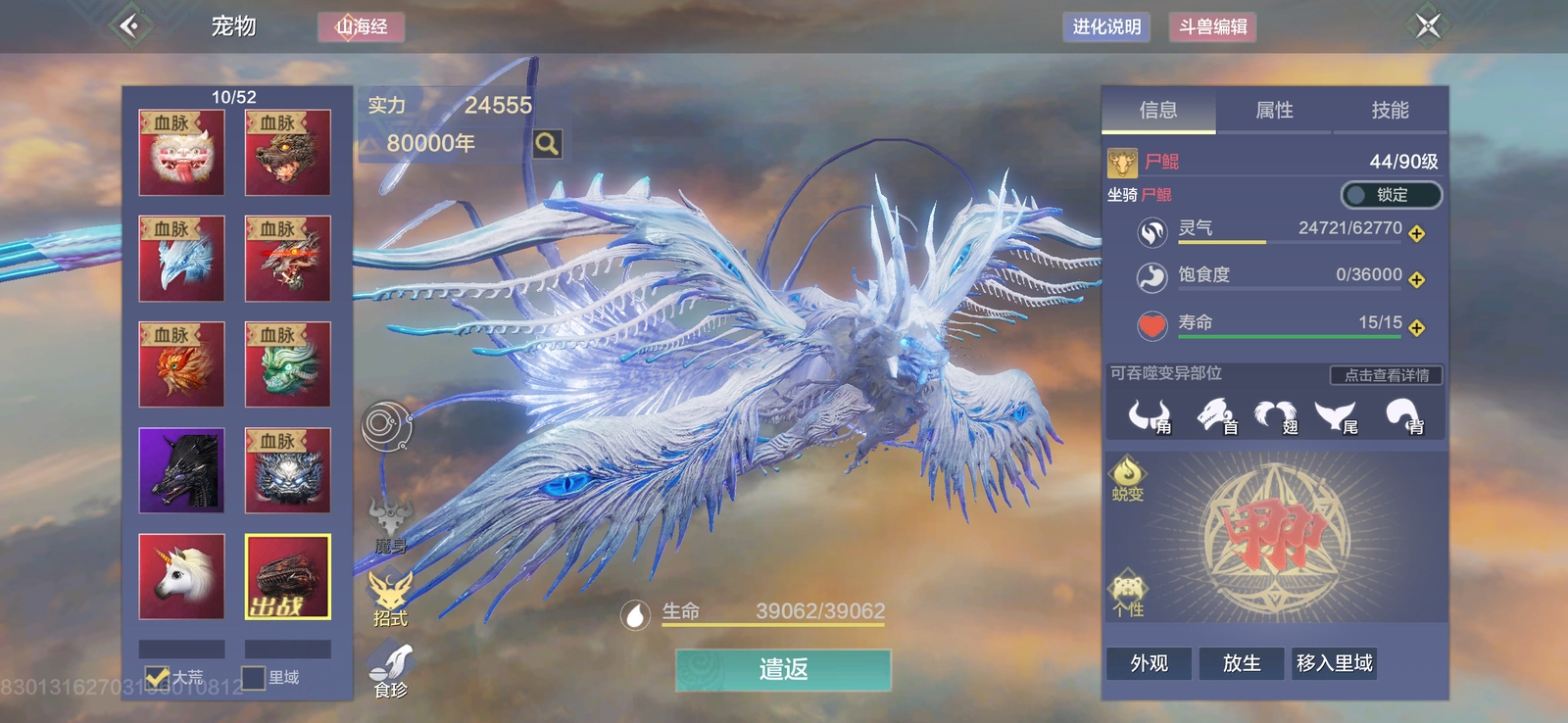The width and height of the screenshot is (1568, 723).
Task: Switch to the 技能 skills tab
Action: click(1390, 111)
